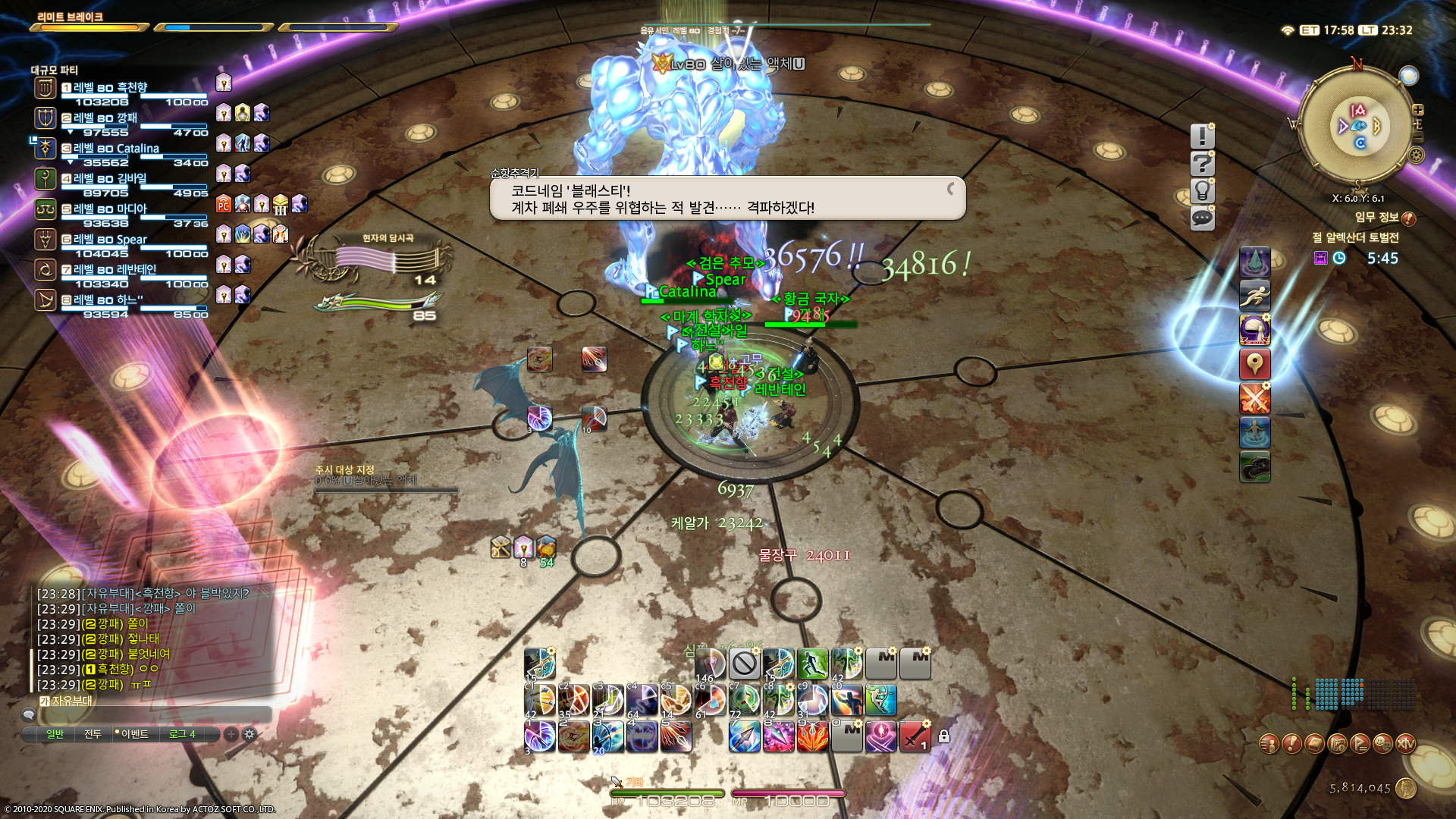1456x819 pixels.
Task: Click the XIV main menu icon bottom right
Action: click(x=1405, y=745)
